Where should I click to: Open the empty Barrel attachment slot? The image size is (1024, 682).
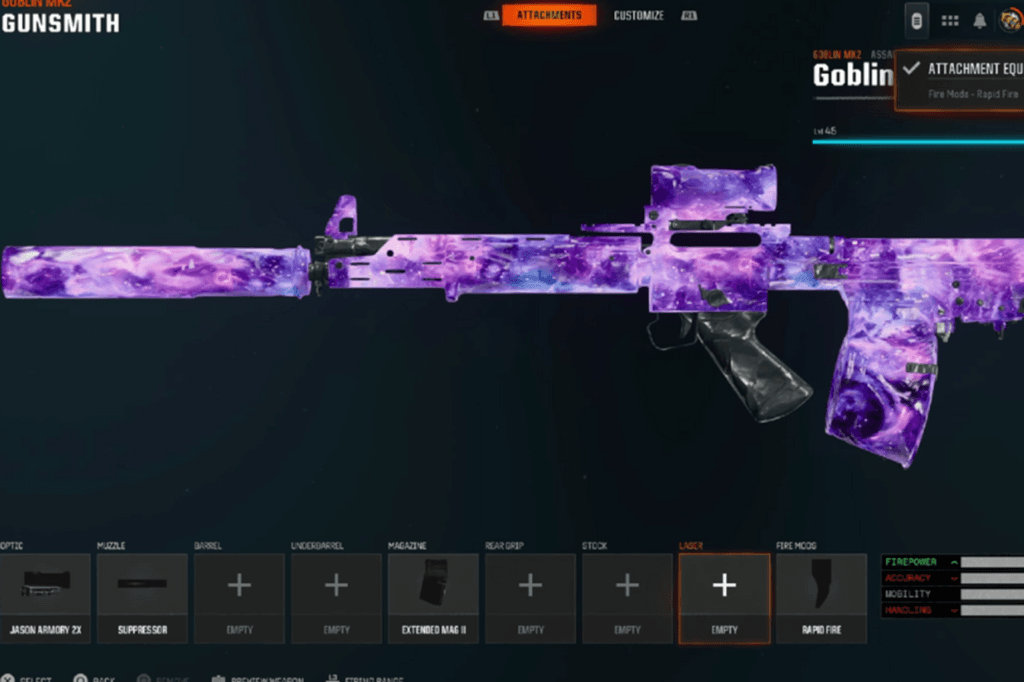tap(239, 597)
